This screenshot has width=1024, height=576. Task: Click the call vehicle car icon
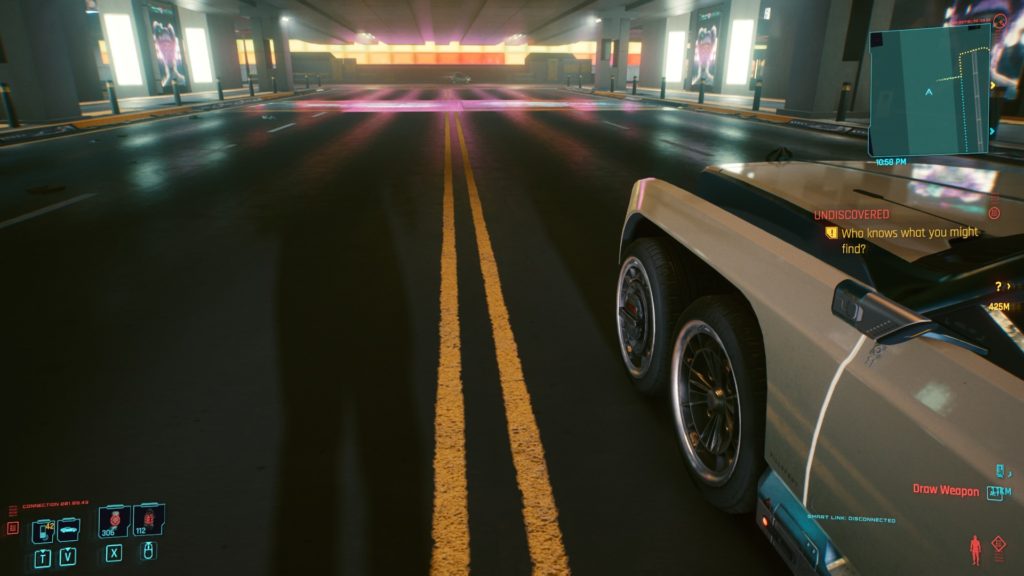coord(68,530)
